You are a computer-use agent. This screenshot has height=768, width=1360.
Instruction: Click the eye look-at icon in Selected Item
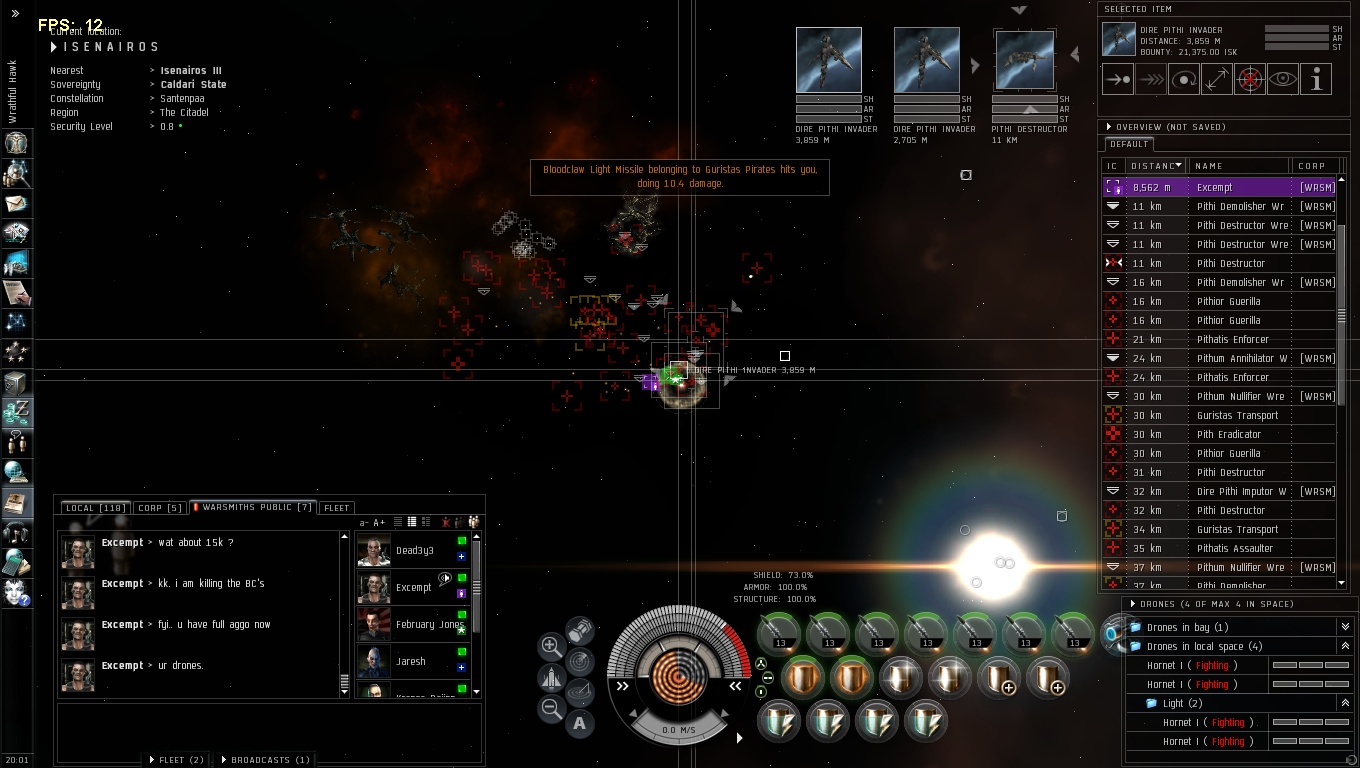(1283, 79)
